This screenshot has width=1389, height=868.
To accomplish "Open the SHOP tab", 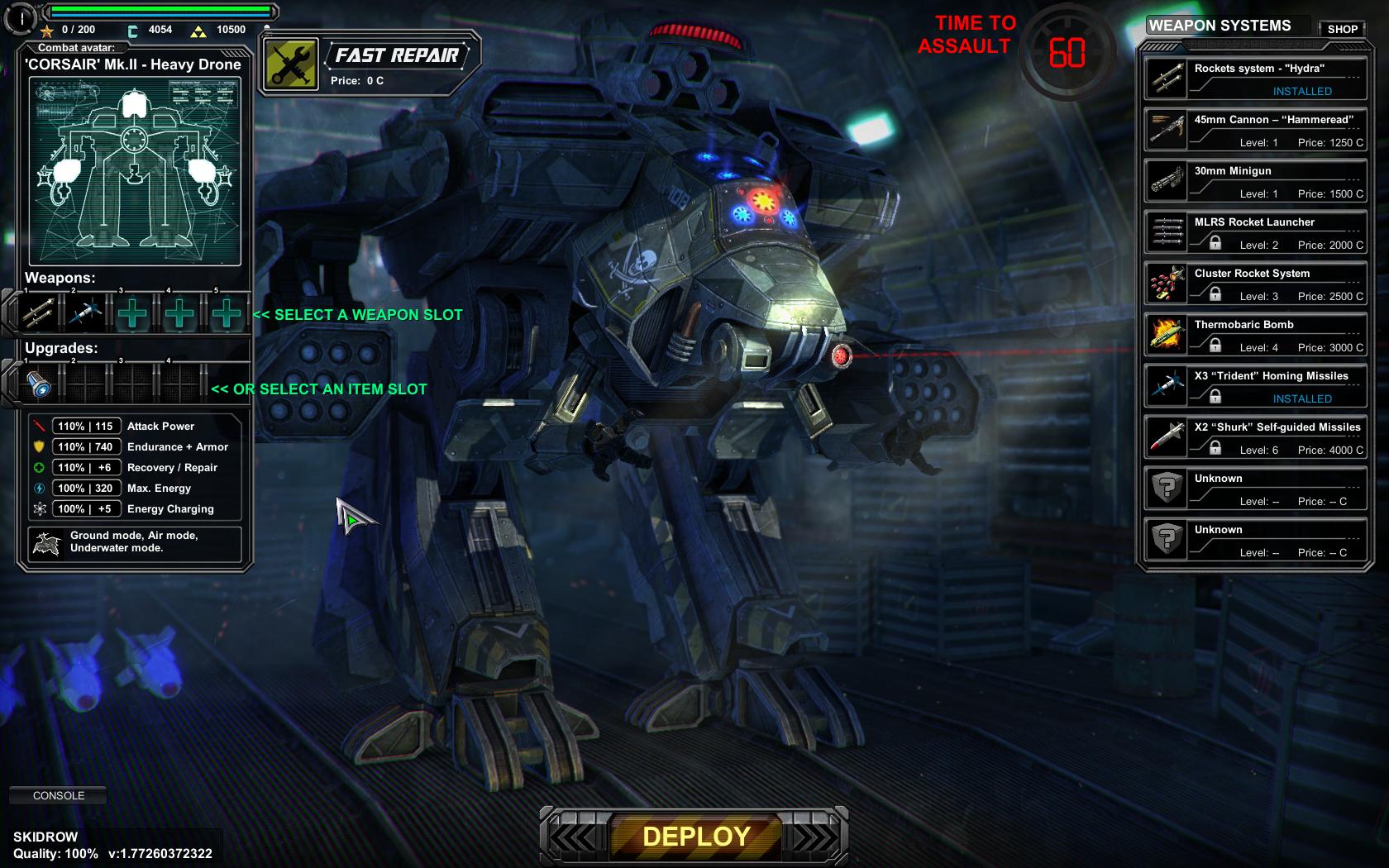I will pyautogui.click(x=1342, y=29).
